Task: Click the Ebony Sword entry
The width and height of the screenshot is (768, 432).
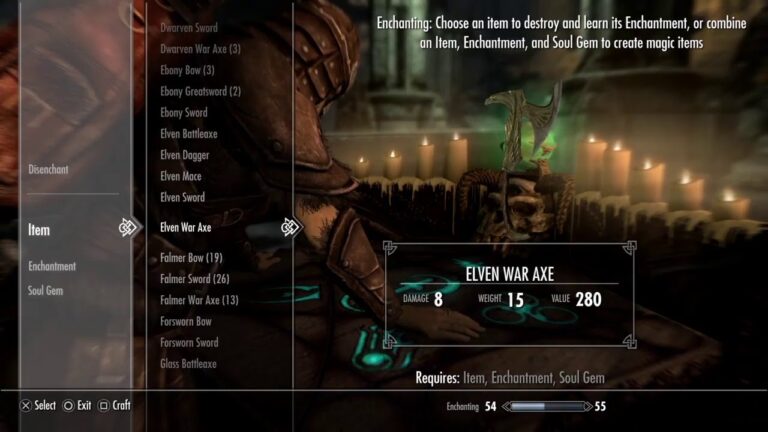Action: (x=184, y=113)
